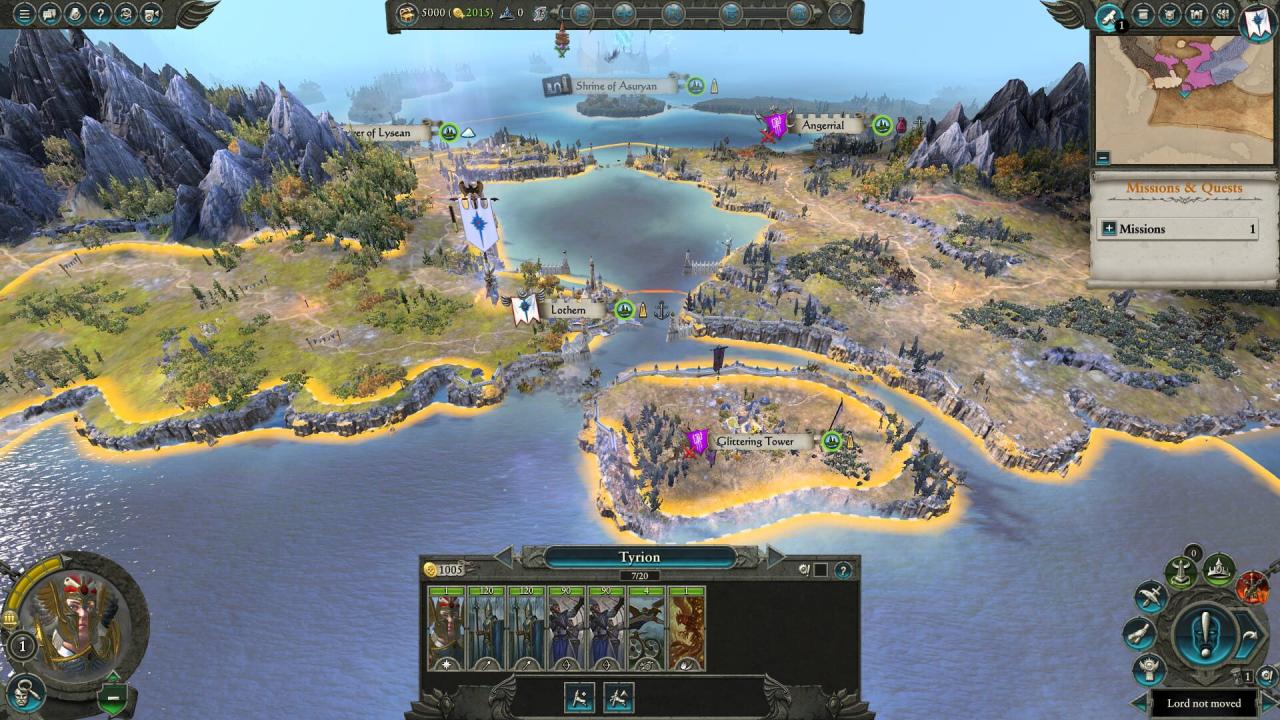Select the bolt thrower unit card
Image resolution: width=1280 pixels, height=720 pixels.
coord(646,628)
